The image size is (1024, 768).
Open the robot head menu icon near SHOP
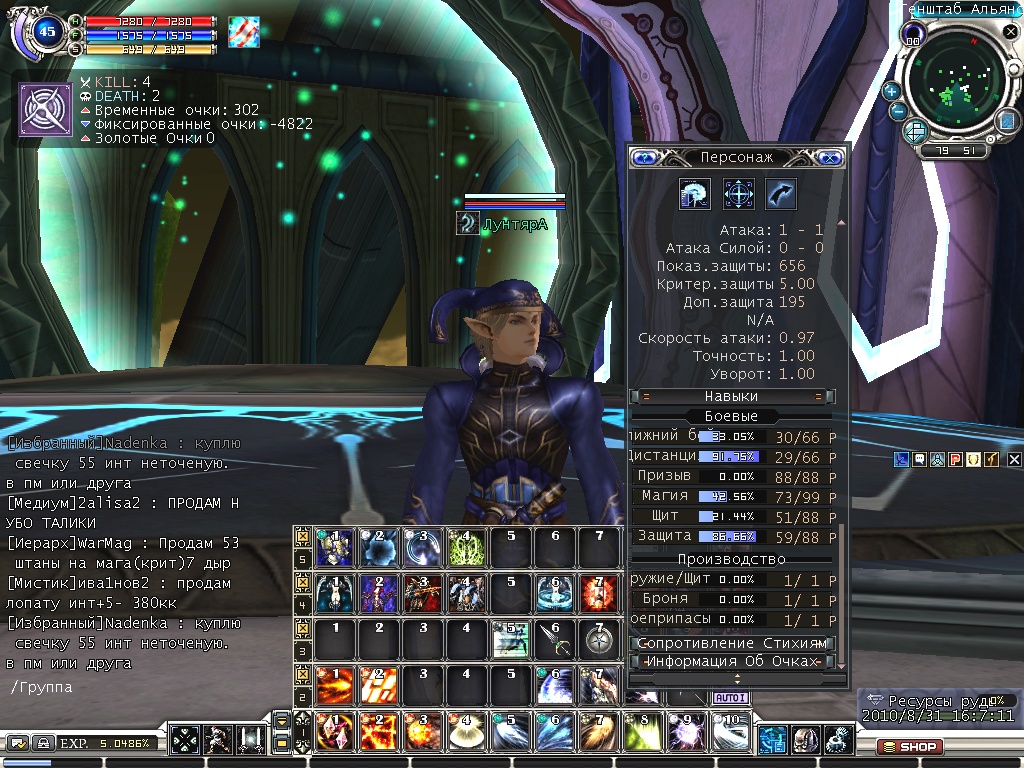click(806, 740)
